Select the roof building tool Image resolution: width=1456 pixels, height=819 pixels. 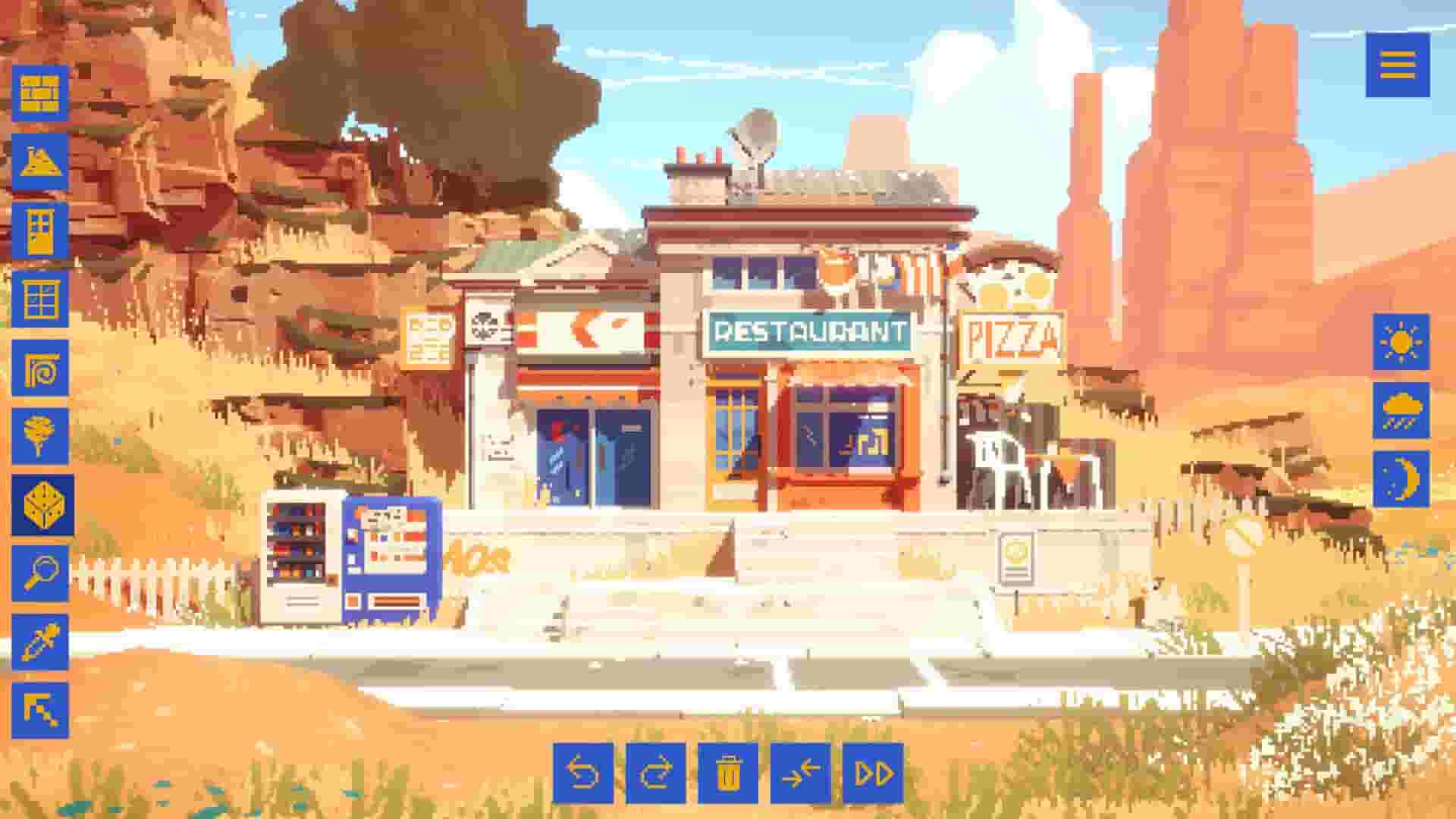[x=42, y=162]
